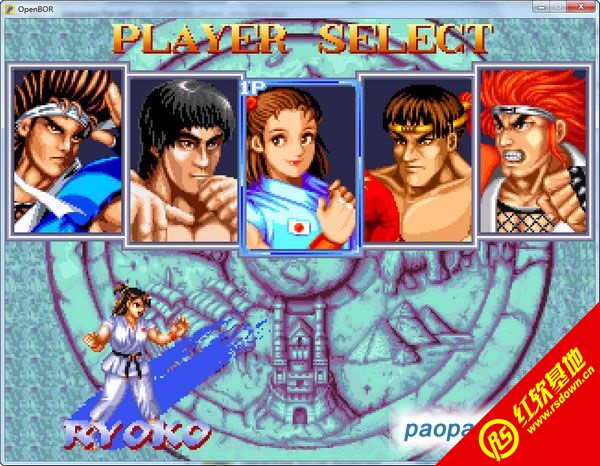Choose the red spiky-haired fighter portrait
Image resolution: width=600 pixels, height=466 pixels.
pos(534,150)
